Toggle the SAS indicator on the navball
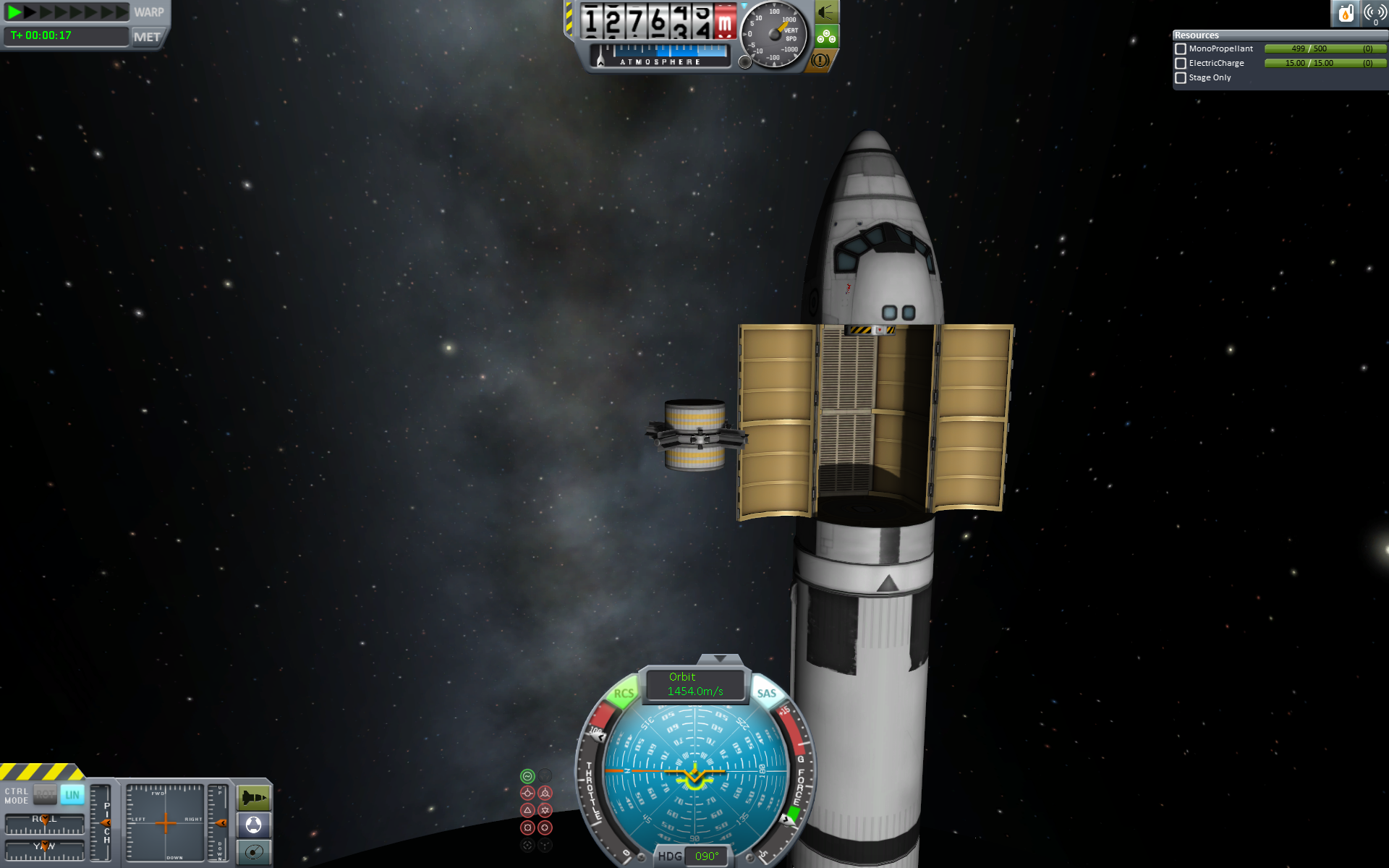This screenshot has width=1389, height=868. pyautogui.click(x=766, y=694)
